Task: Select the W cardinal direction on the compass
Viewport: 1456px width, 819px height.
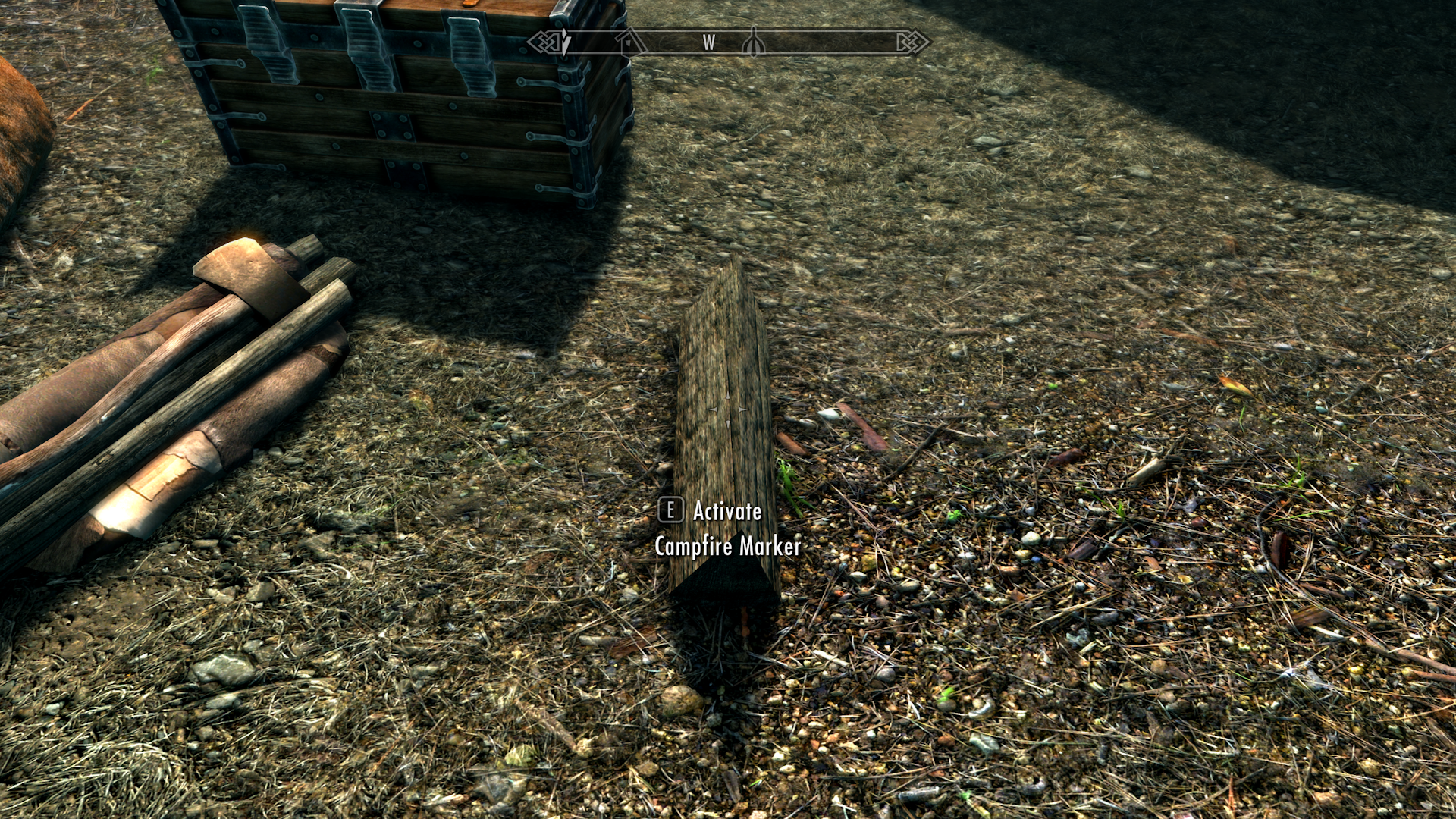Action: point(708,42)
